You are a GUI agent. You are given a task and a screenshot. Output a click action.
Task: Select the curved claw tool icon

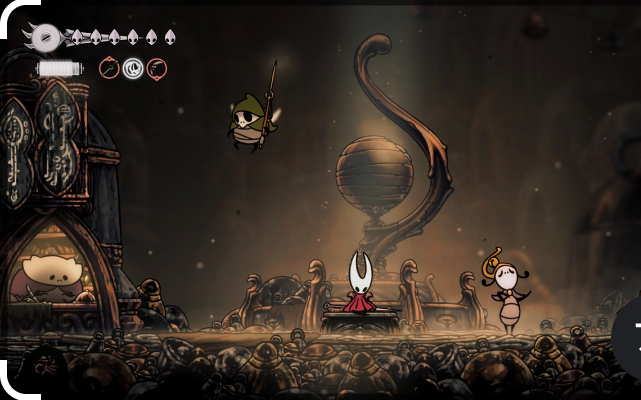tap(156, 68)
